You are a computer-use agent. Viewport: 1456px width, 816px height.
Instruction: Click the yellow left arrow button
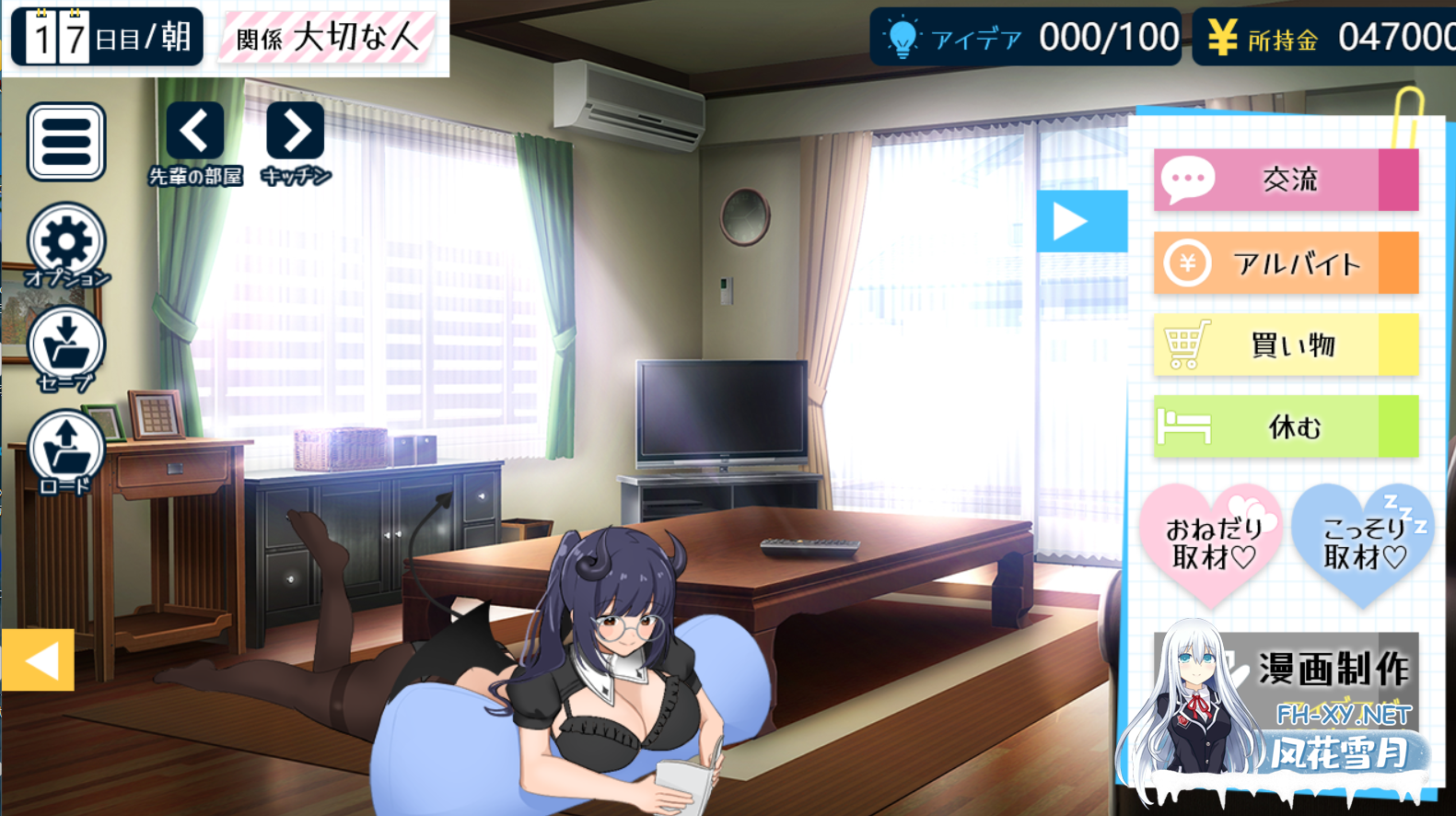[x=38, y=659]
